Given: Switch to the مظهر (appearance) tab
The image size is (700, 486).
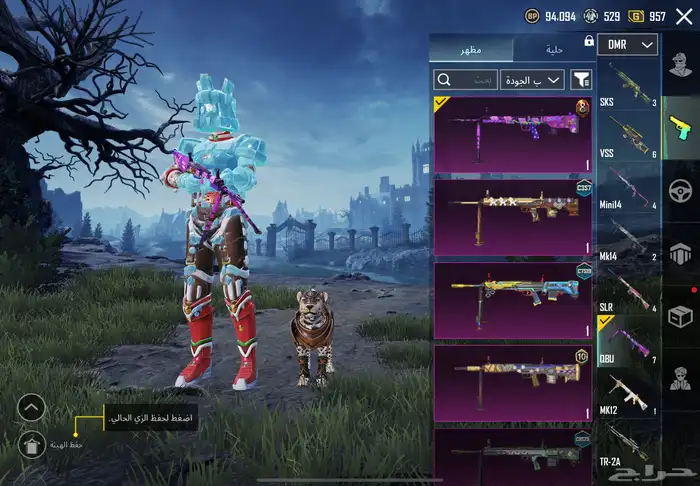Looking at the screenshot, I should 470,49.
